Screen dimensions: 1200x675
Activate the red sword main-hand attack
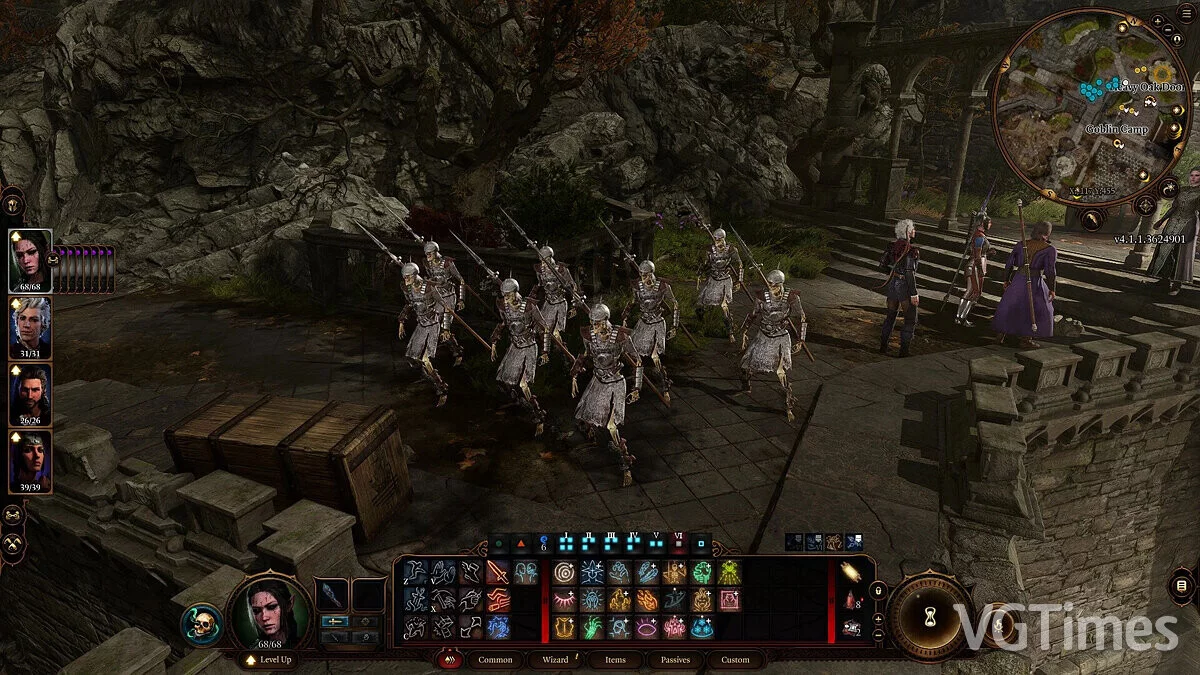(x=497, y=573)
